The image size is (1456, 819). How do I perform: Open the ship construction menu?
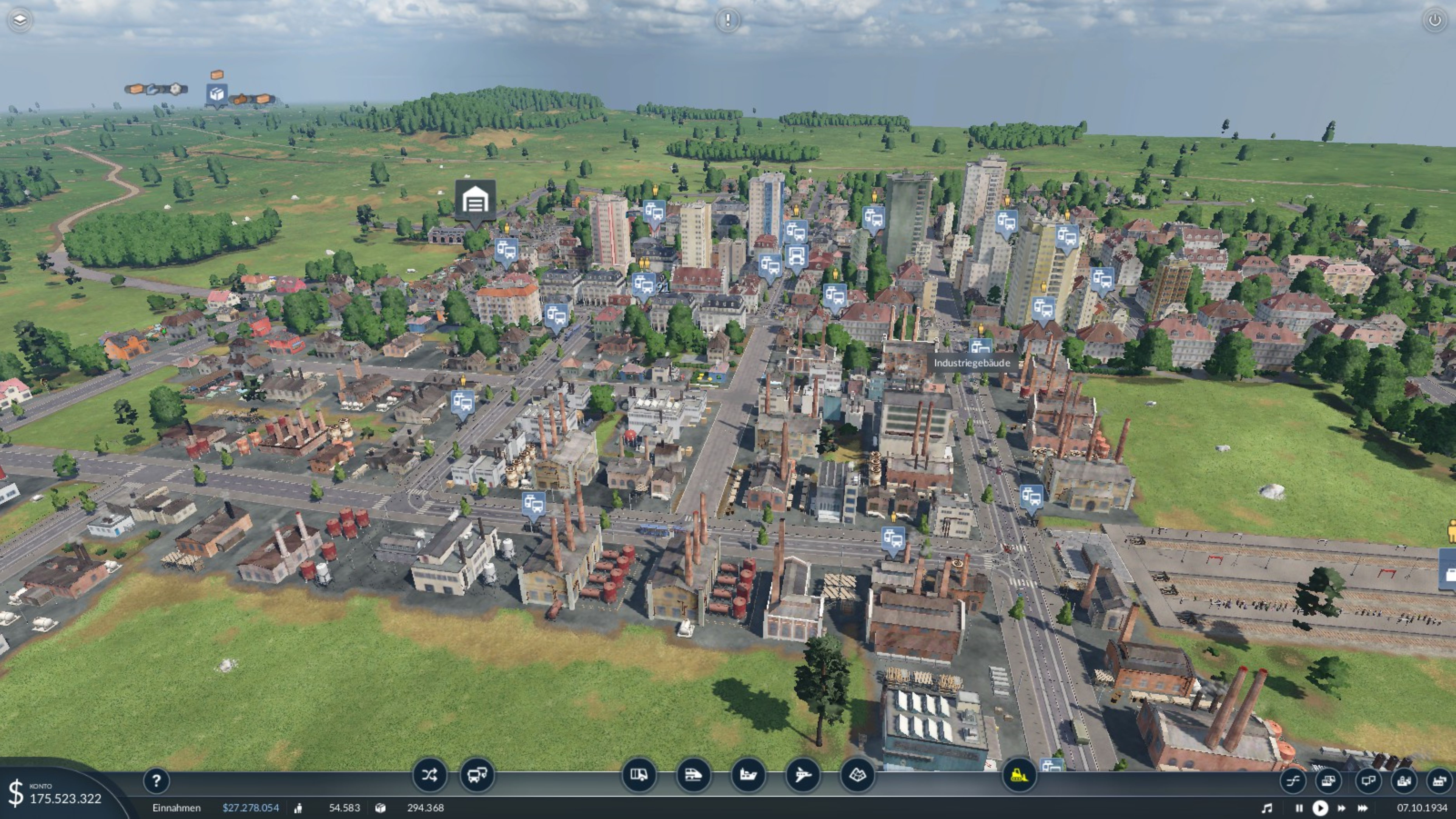[748, 775]
